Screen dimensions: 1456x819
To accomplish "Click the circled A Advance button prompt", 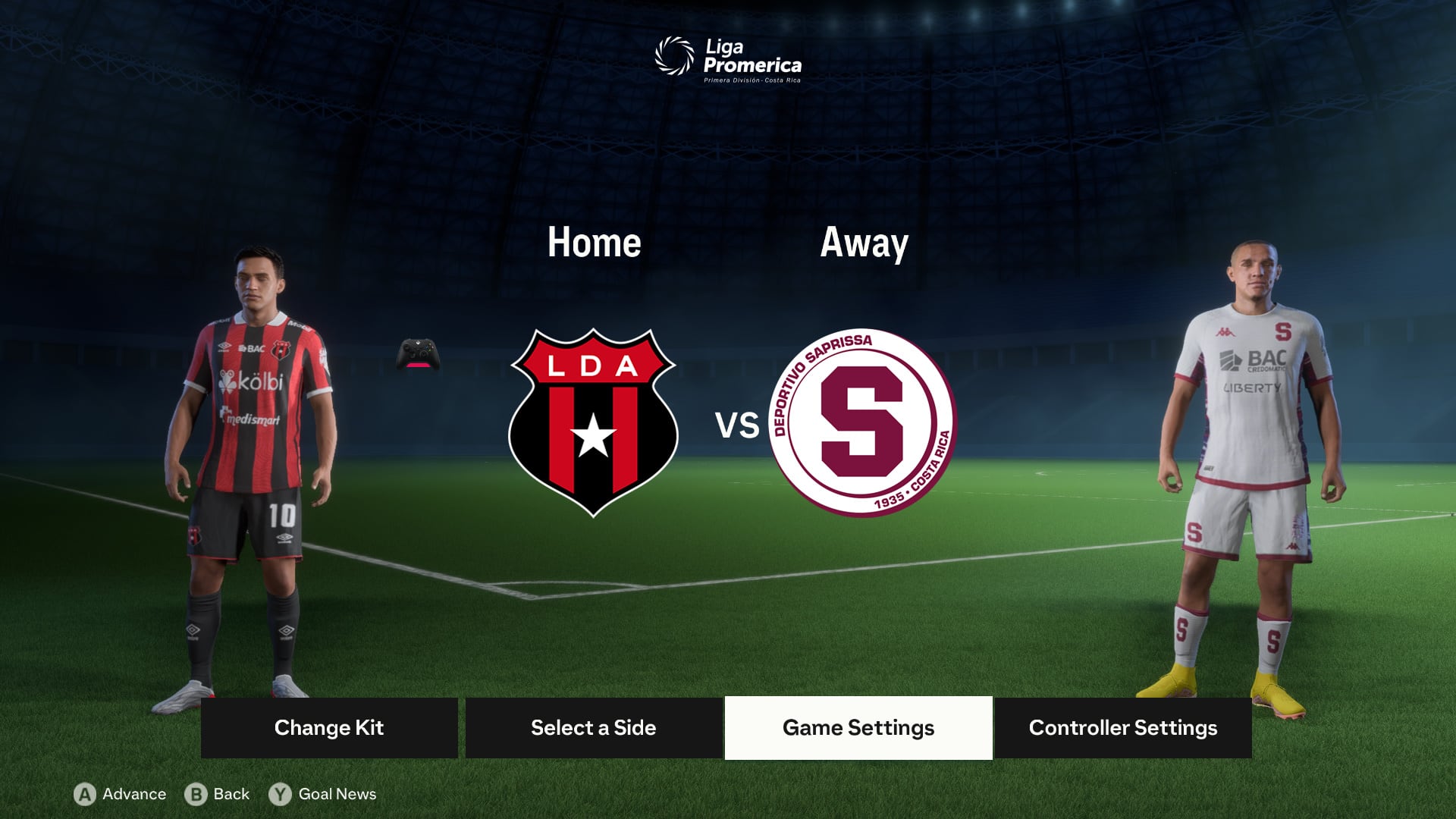I will pos(84,794).
